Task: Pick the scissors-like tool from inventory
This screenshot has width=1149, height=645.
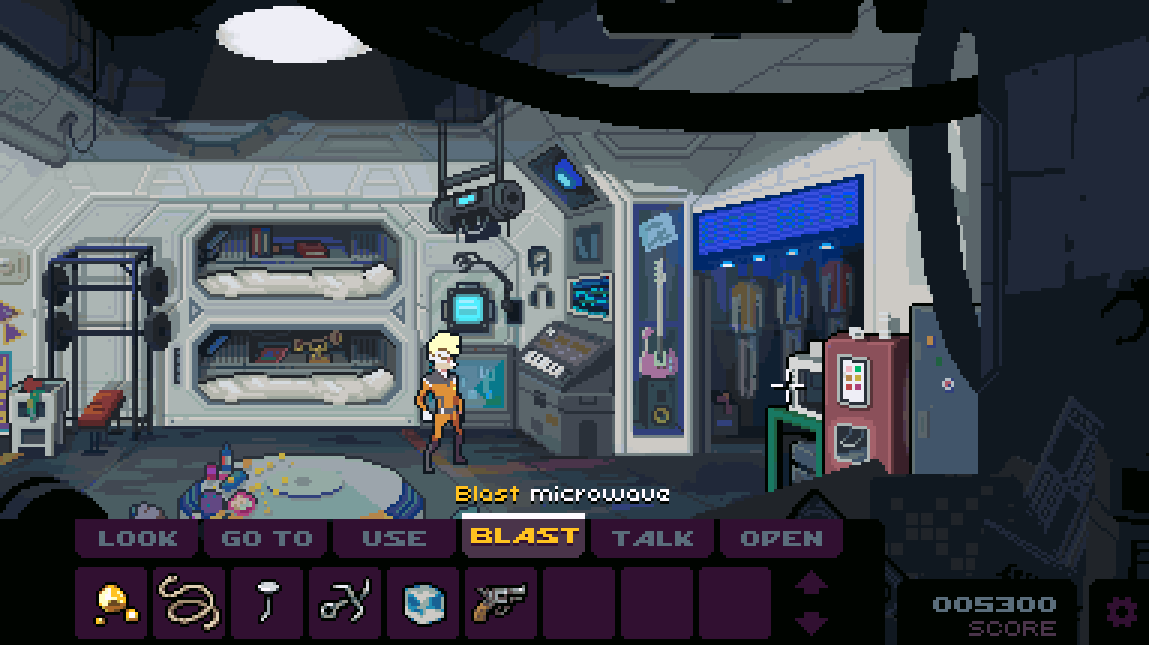Action: 345,603
